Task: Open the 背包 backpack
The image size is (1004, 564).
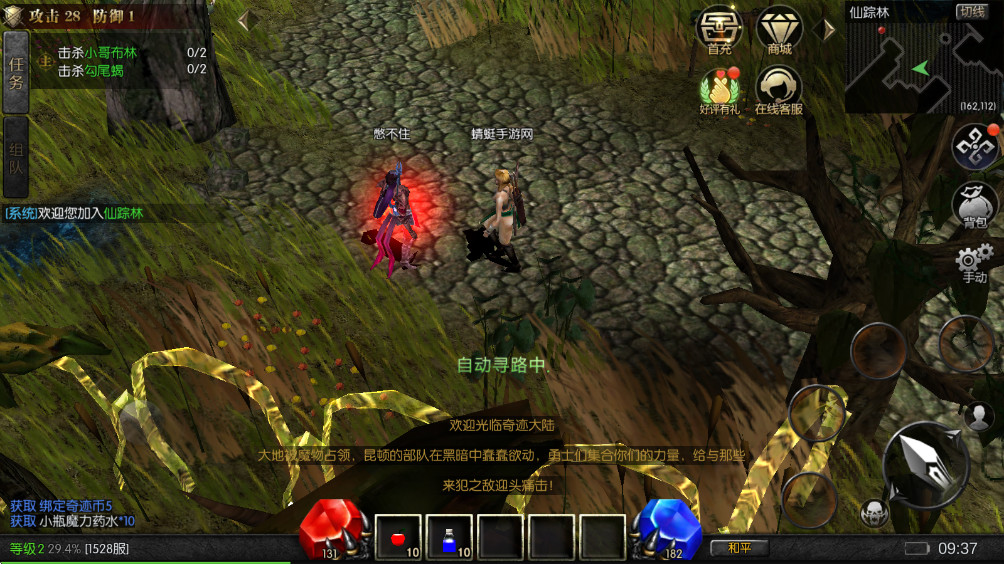Action: [973, 203]
